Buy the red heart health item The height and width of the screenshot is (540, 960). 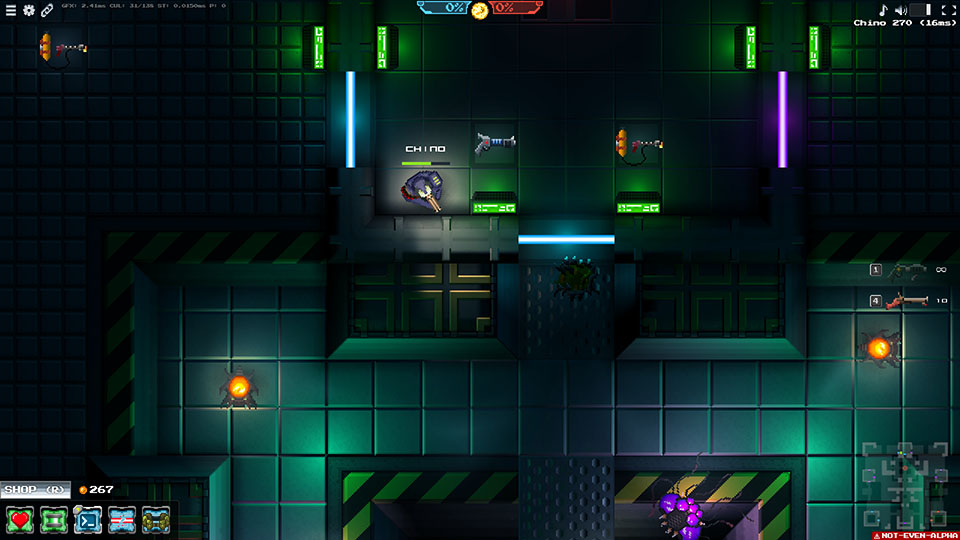(x=21, y=520)
